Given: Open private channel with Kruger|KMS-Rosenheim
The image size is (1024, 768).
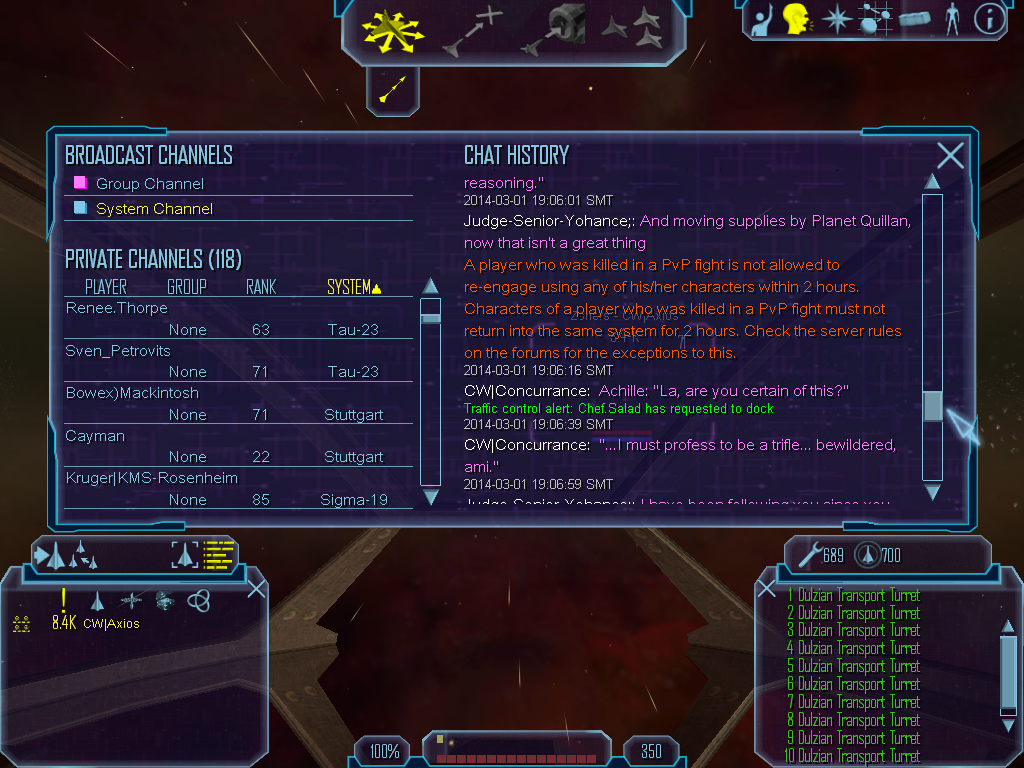Looking at the screenshot, I should coord(151,478).
